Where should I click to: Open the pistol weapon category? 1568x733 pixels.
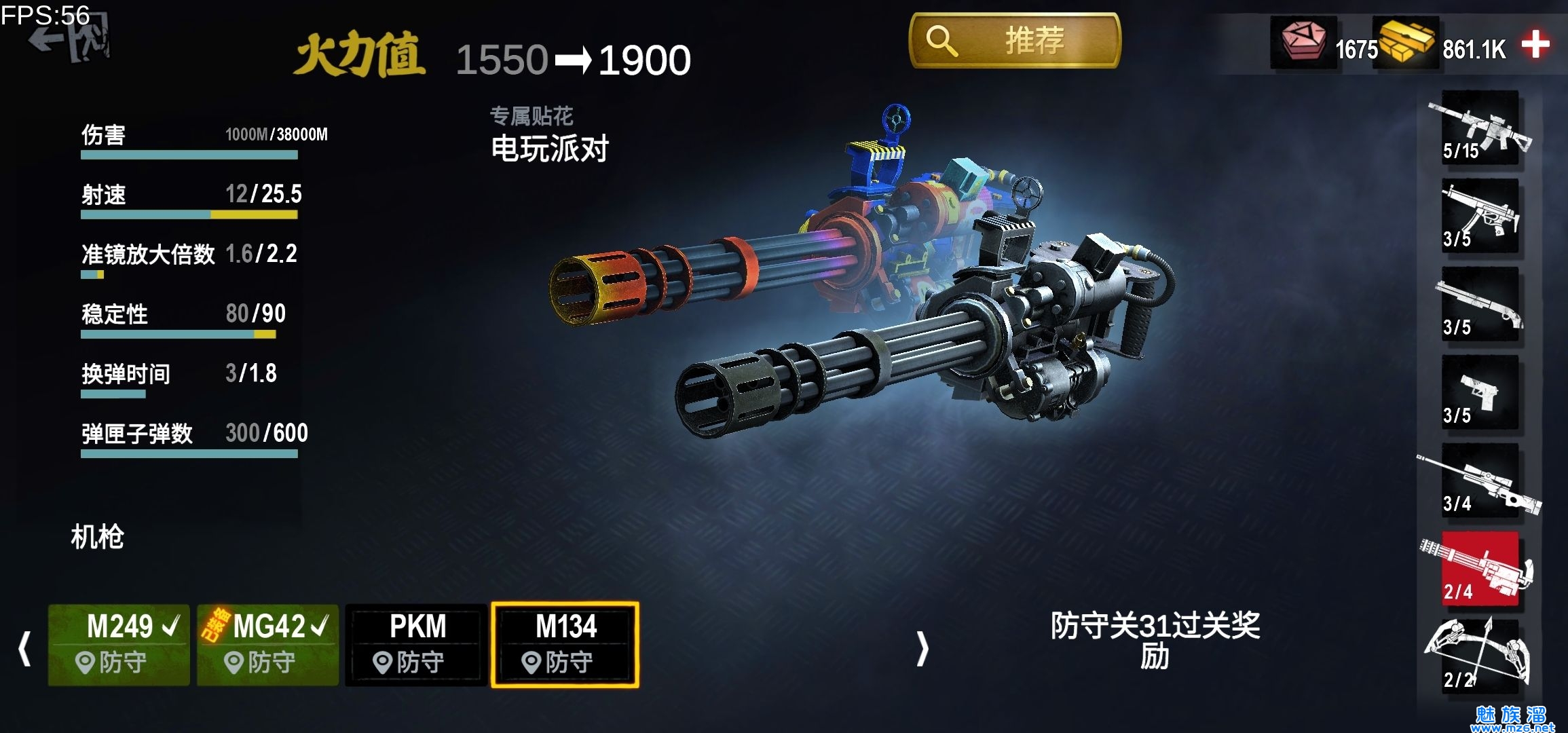coord(1480,392)
